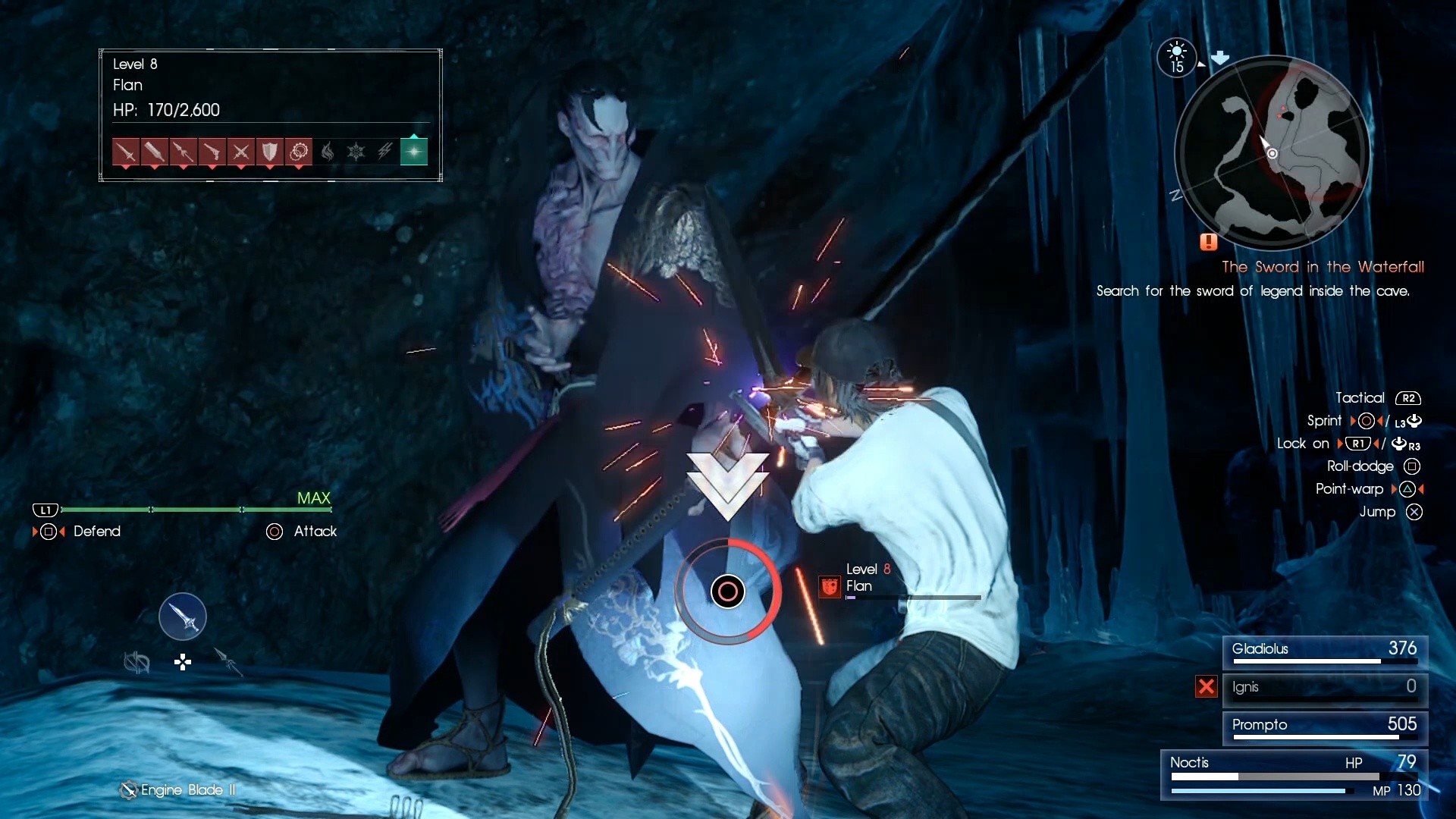
Task: Open the quest 'The Sword in the Waterfall'
Action: coord(1323,267)
